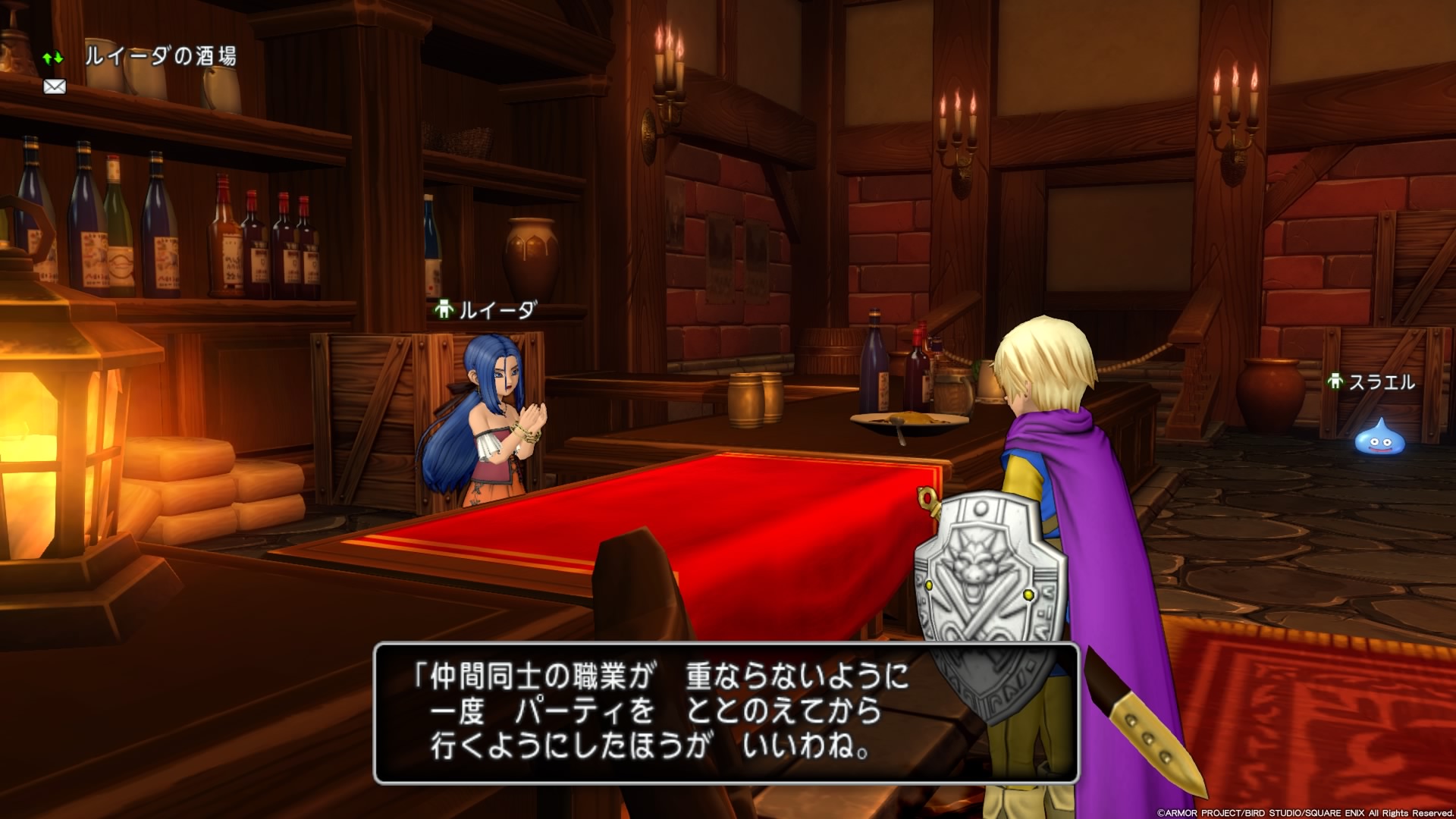The width and height of the screenshot is (1456, 819).
Task: Advance Luida's dialogue message box
Action: [x=726, y=712]
